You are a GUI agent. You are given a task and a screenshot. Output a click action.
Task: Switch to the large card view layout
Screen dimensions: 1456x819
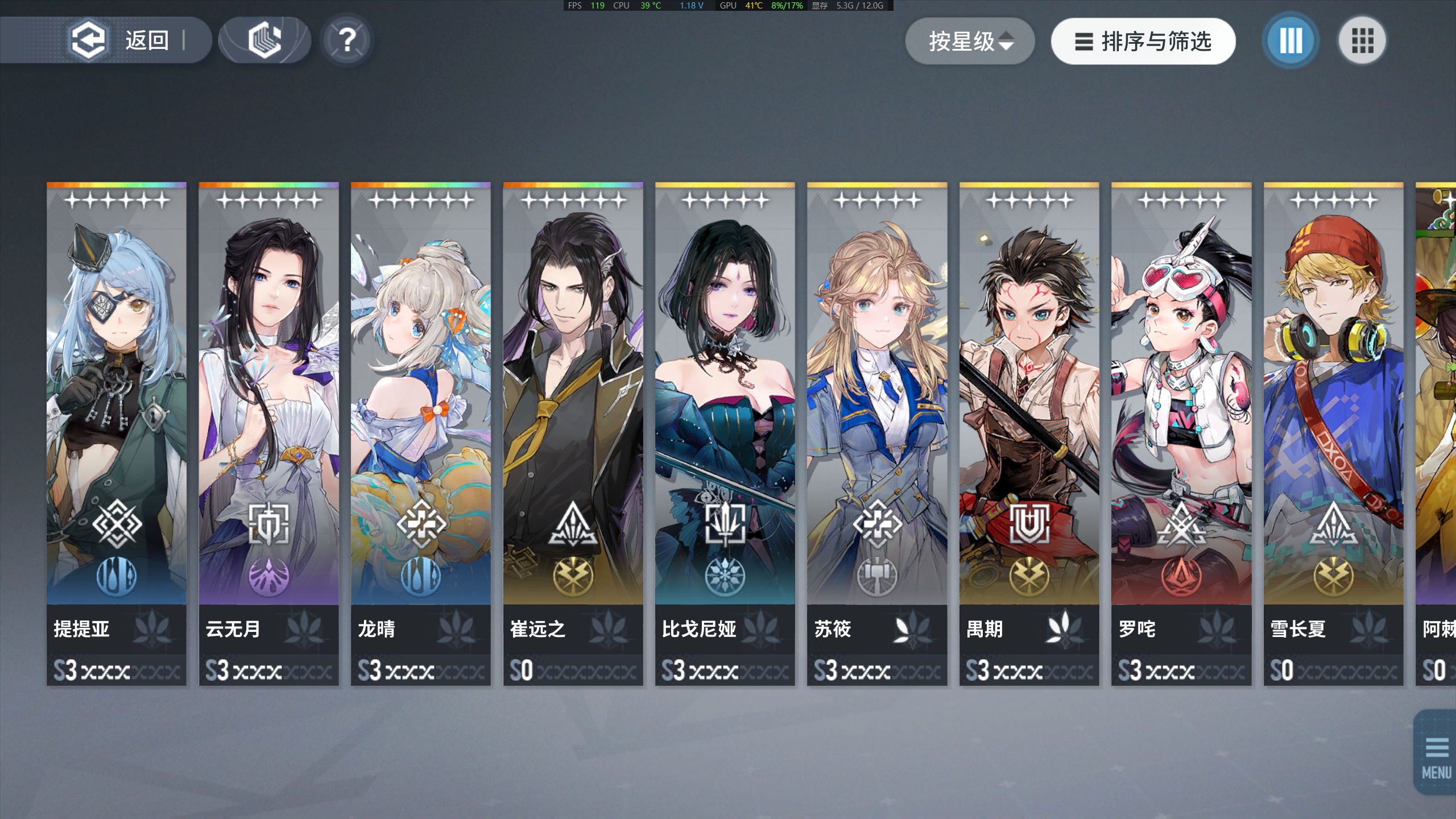click(x=1290, y=40)
